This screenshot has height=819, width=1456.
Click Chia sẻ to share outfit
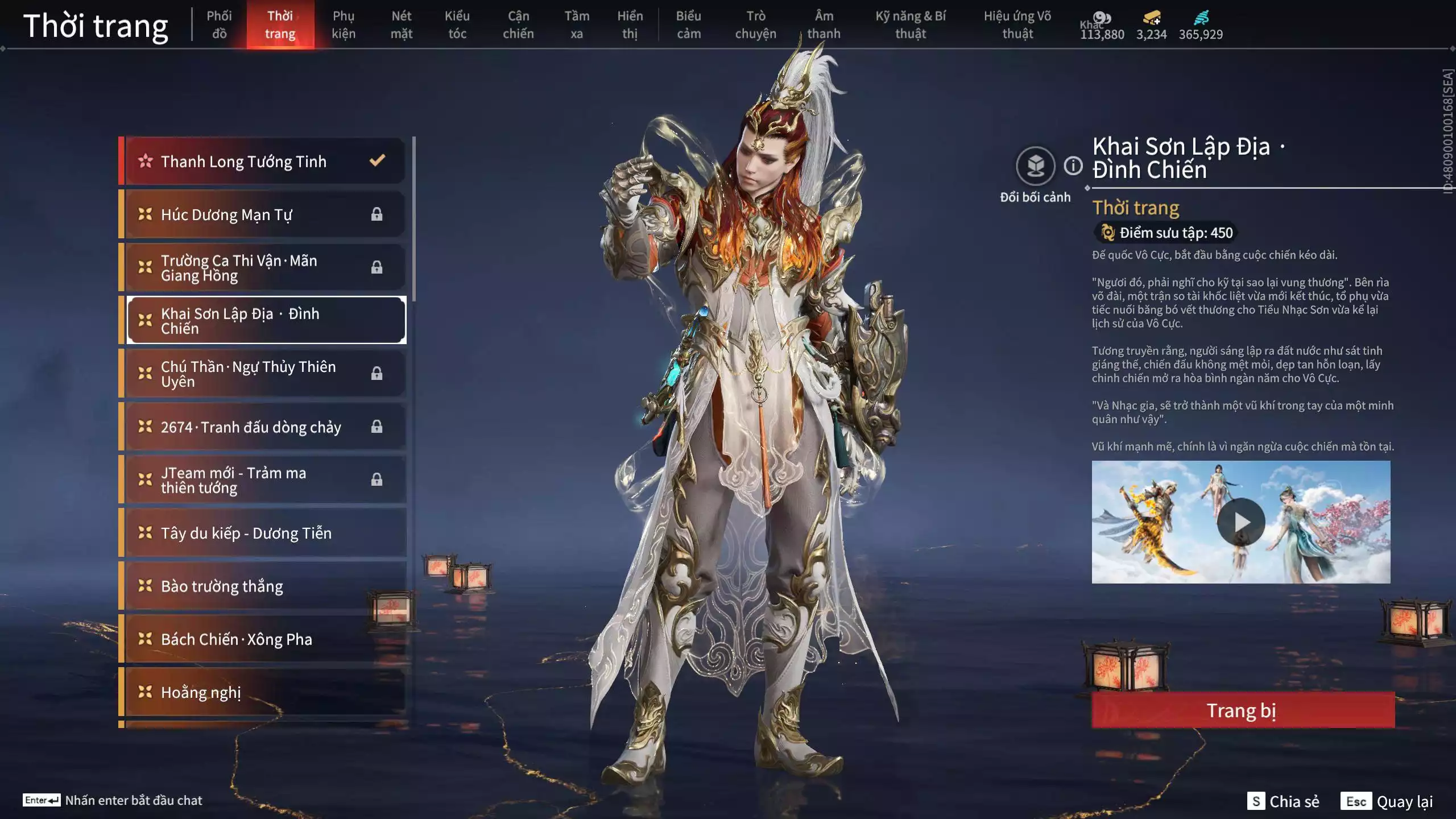coord(1284,801)
